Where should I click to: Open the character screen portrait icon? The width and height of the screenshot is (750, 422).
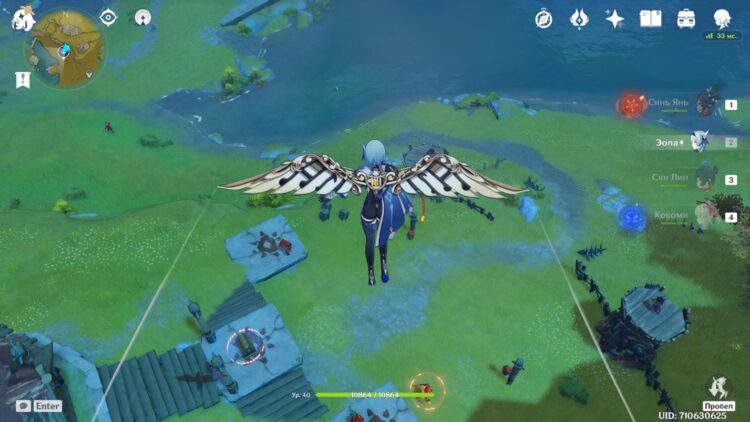(x=721, y=18)
